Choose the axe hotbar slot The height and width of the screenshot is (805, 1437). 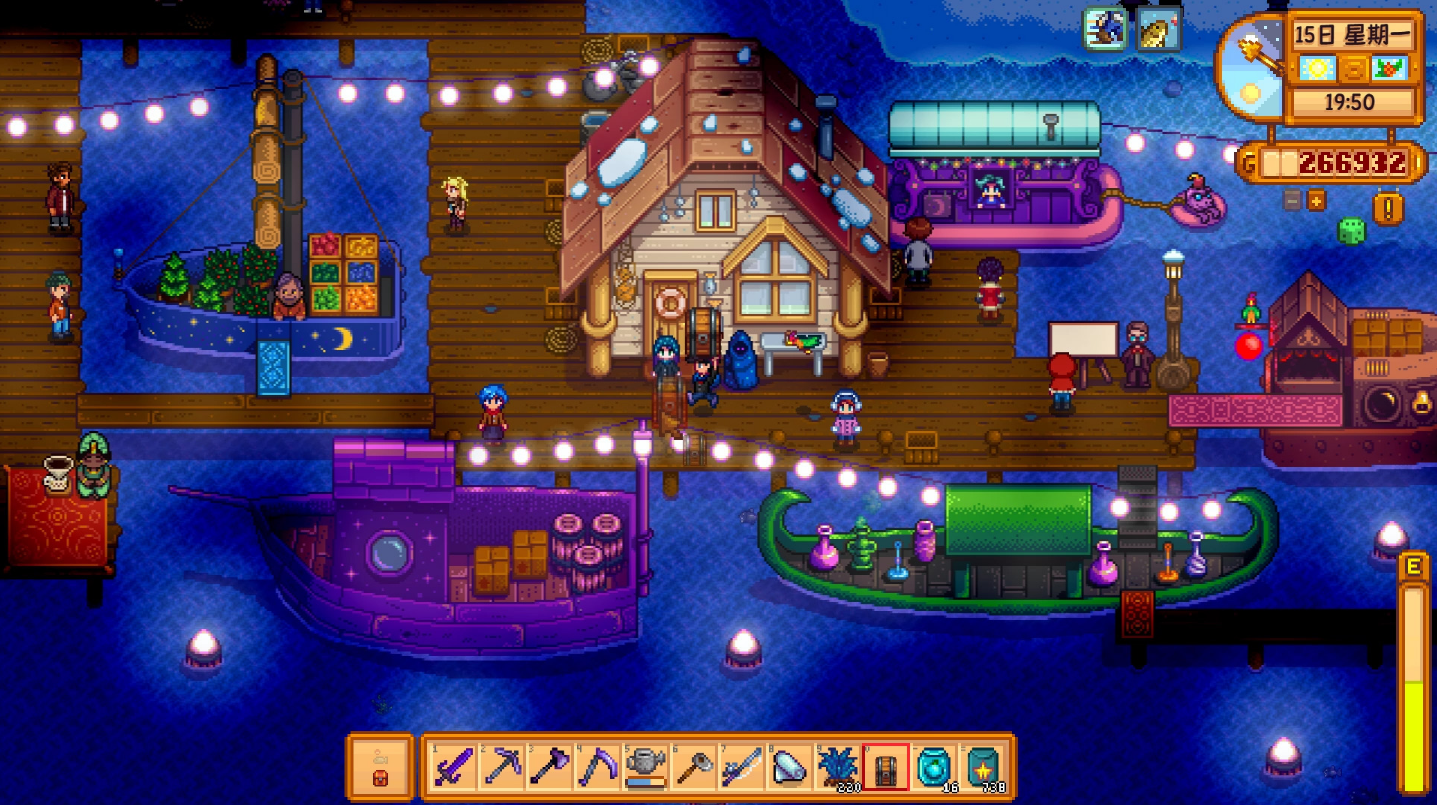pyautogui.click(x=549, y=768)
